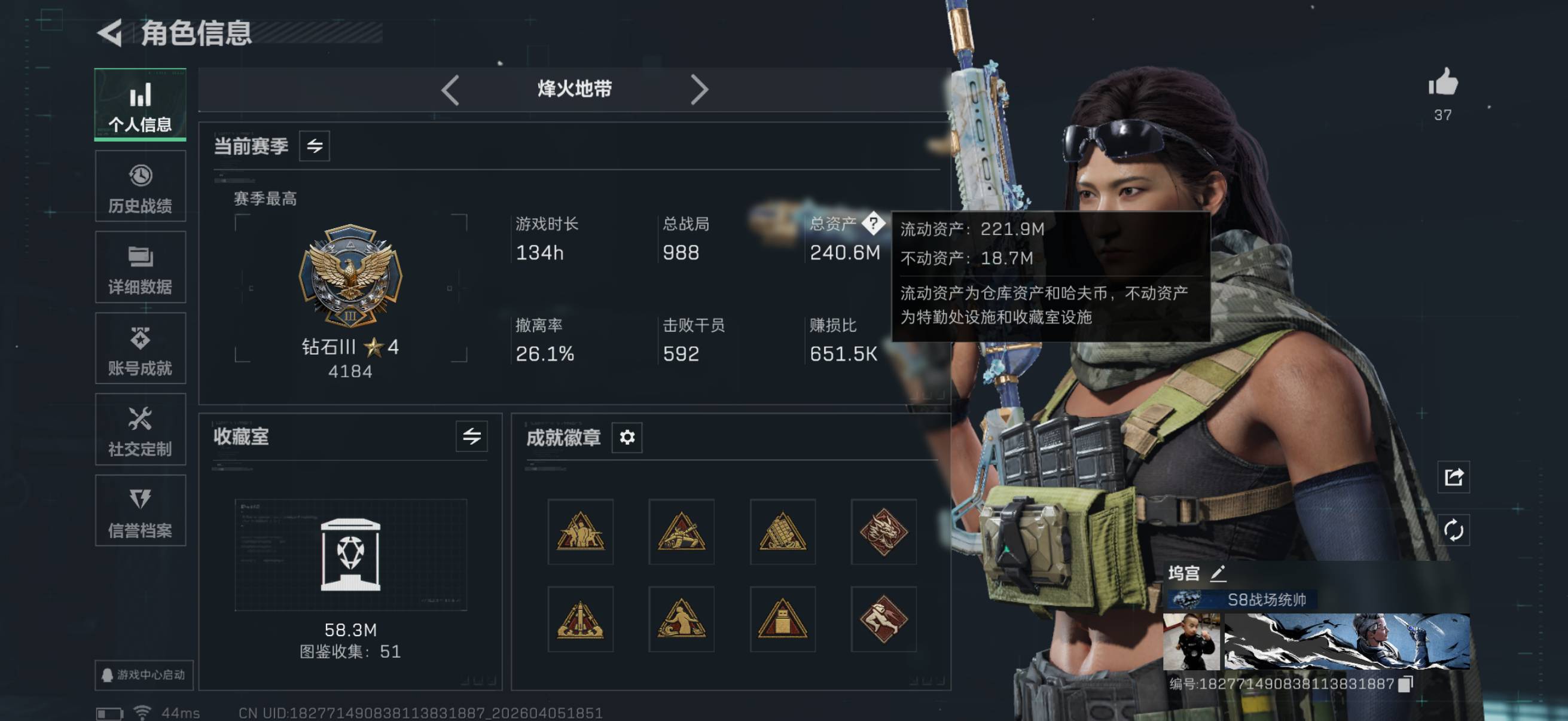Click the left arrow beside 烽火地带
The height and width of the screenshot is (721, 1568).
450,90
